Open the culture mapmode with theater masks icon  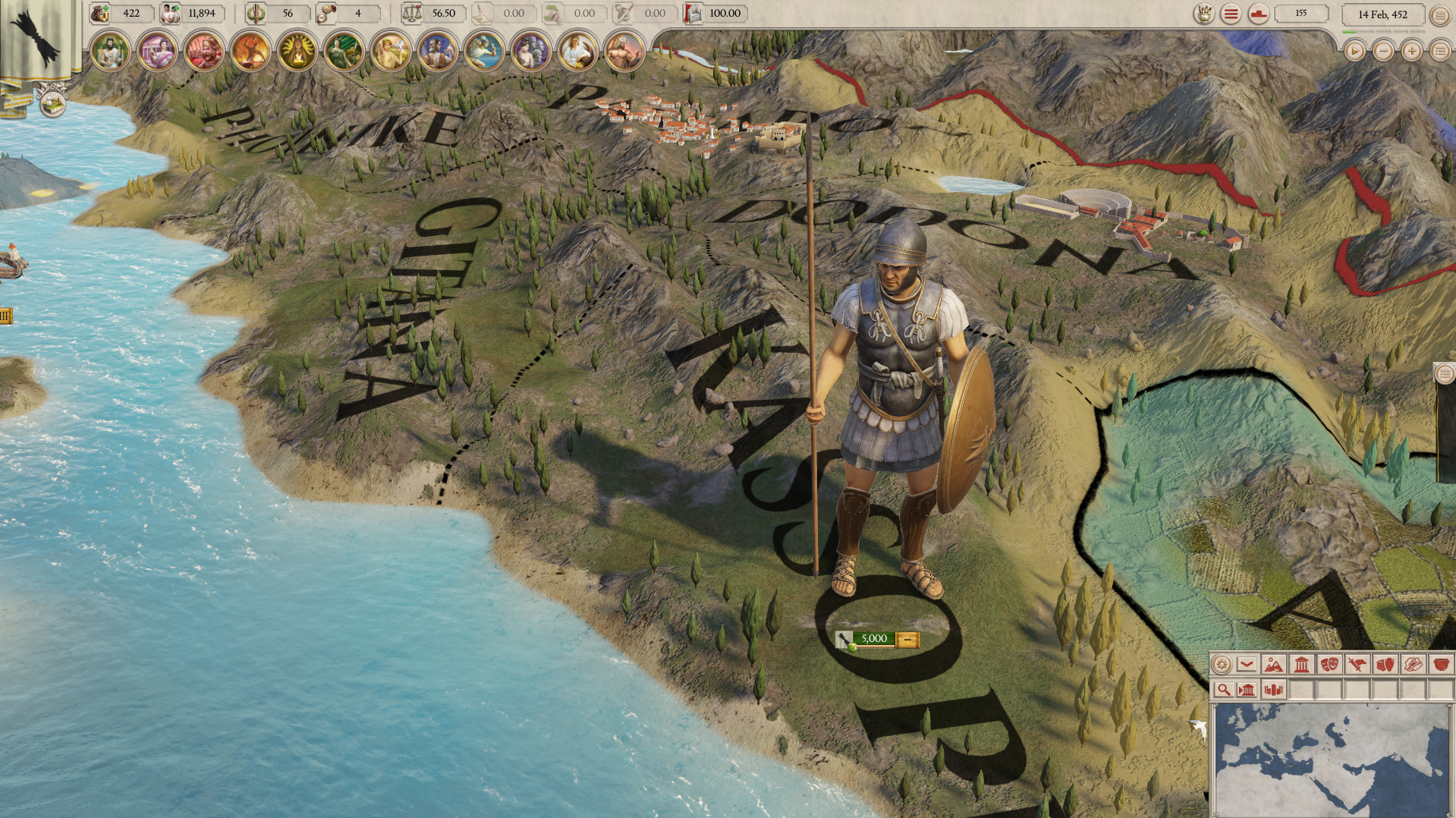pos(1331,665)
